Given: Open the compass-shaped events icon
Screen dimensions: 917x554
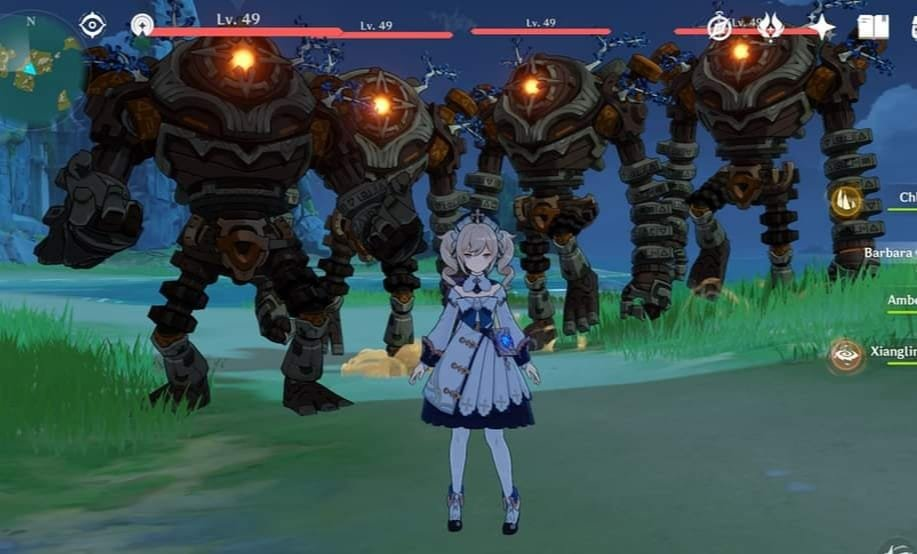Looking at the screenshot, I should point(719,27).
